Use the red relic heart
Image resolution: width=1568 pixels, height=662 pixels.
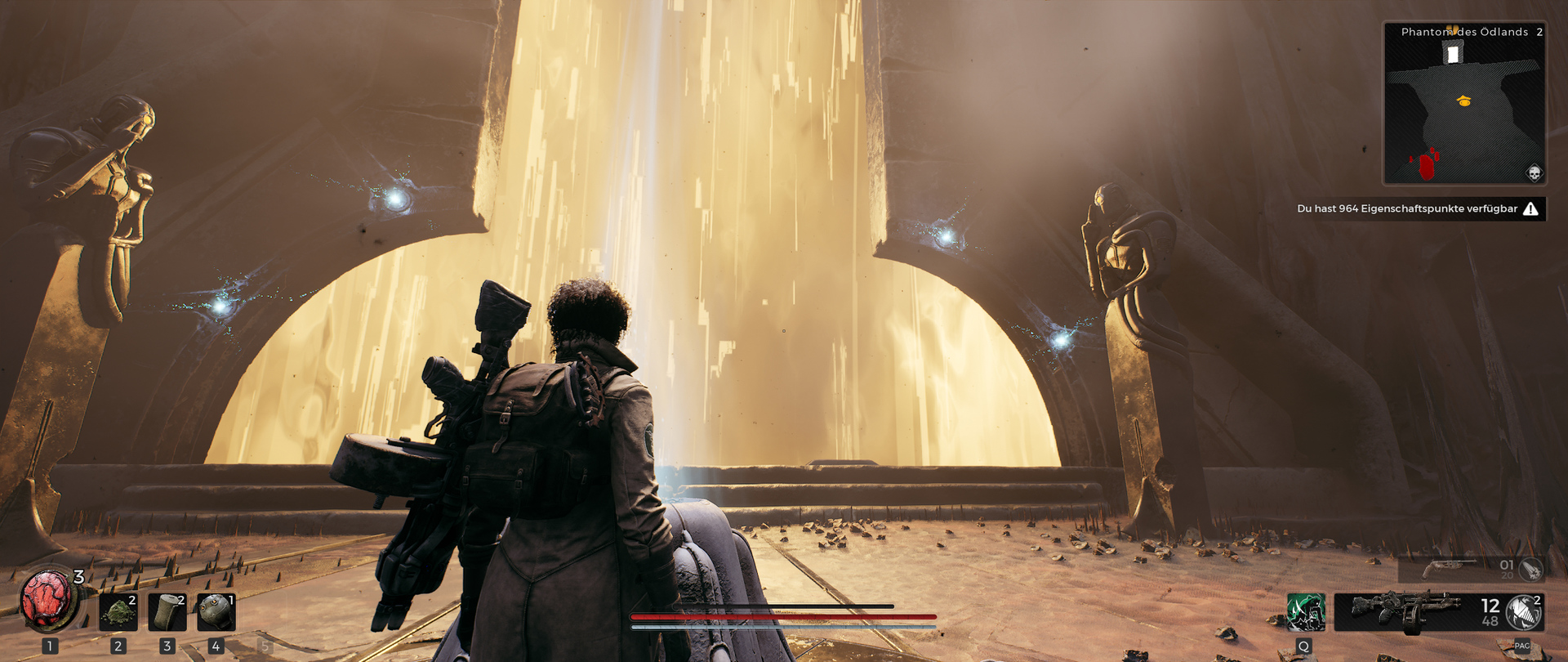(48, 600)
